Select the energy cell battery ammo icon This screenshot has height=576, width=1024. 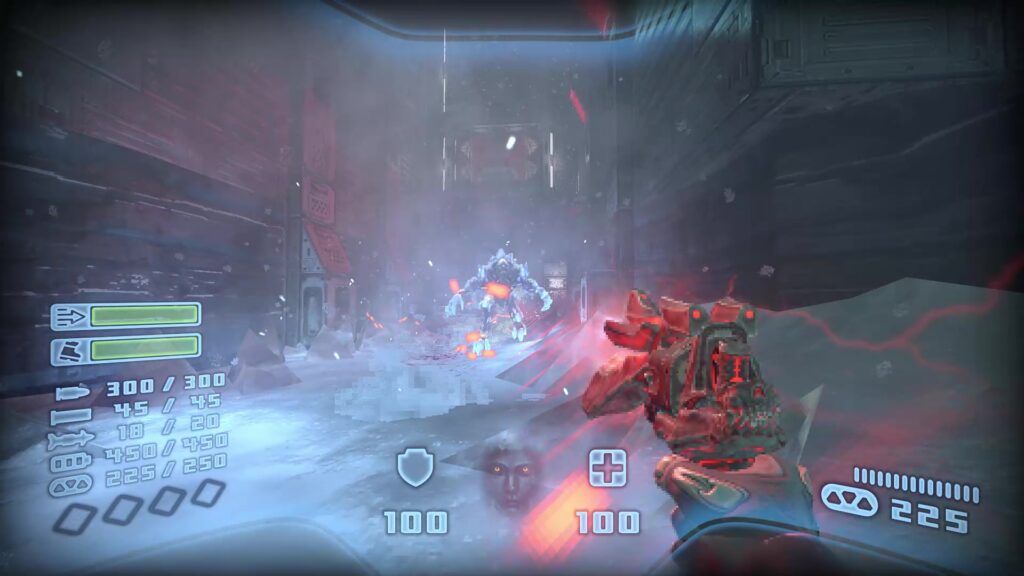72,461
